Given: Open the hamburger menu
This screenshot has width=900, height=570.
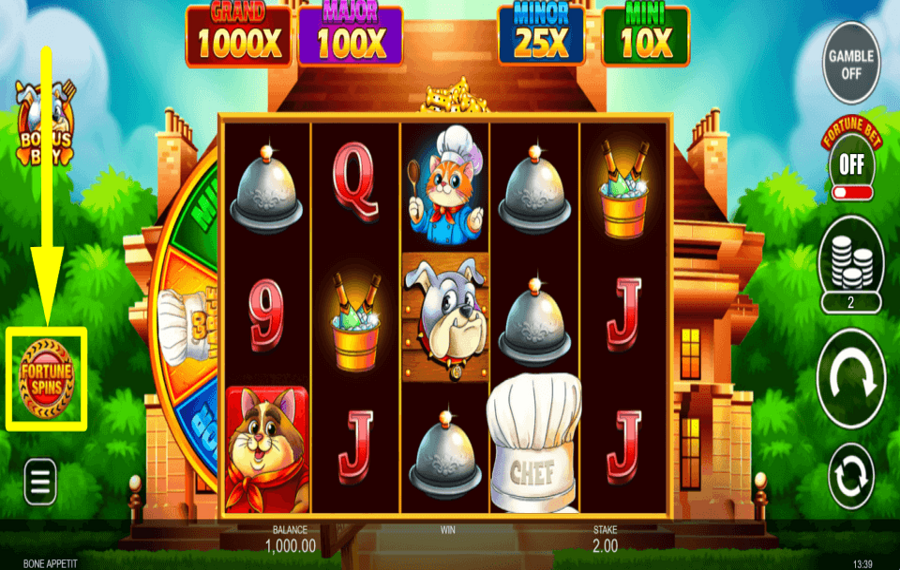Looking at the screenshot, I should click(x=40, y=484).
